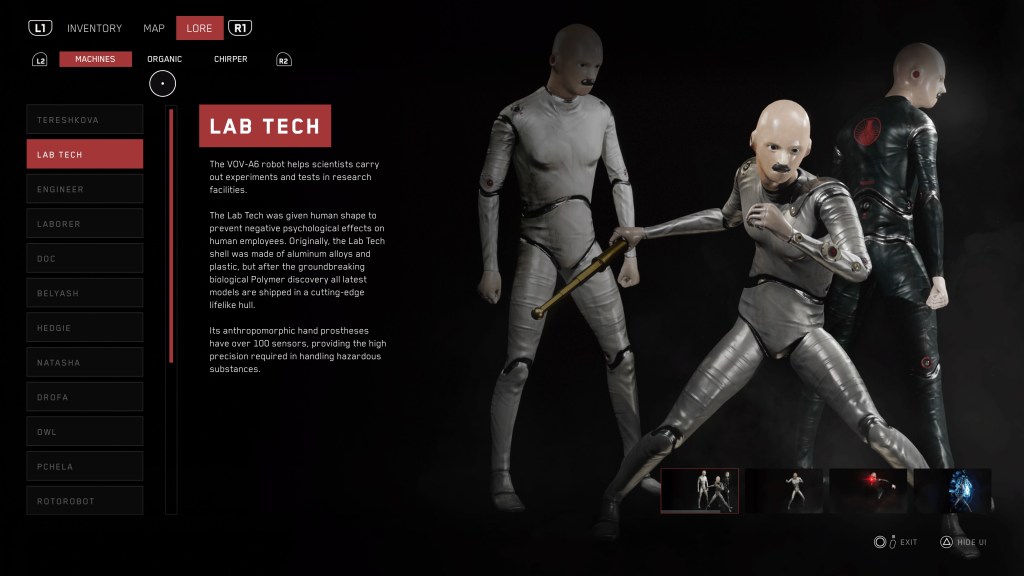
Task: Select the blue electric robot thumbnail
Action: click(951, 491)
